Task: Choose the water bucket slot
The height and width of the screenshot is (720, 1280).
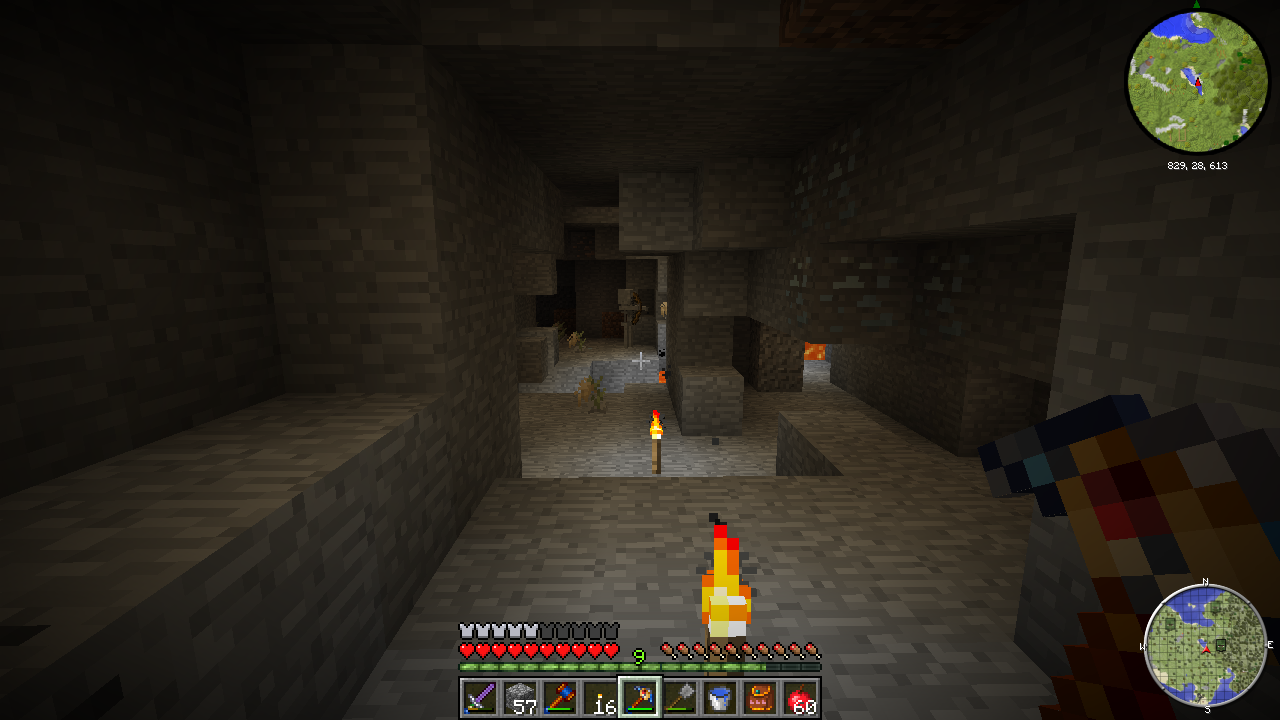Action: (x=720, y=697)
